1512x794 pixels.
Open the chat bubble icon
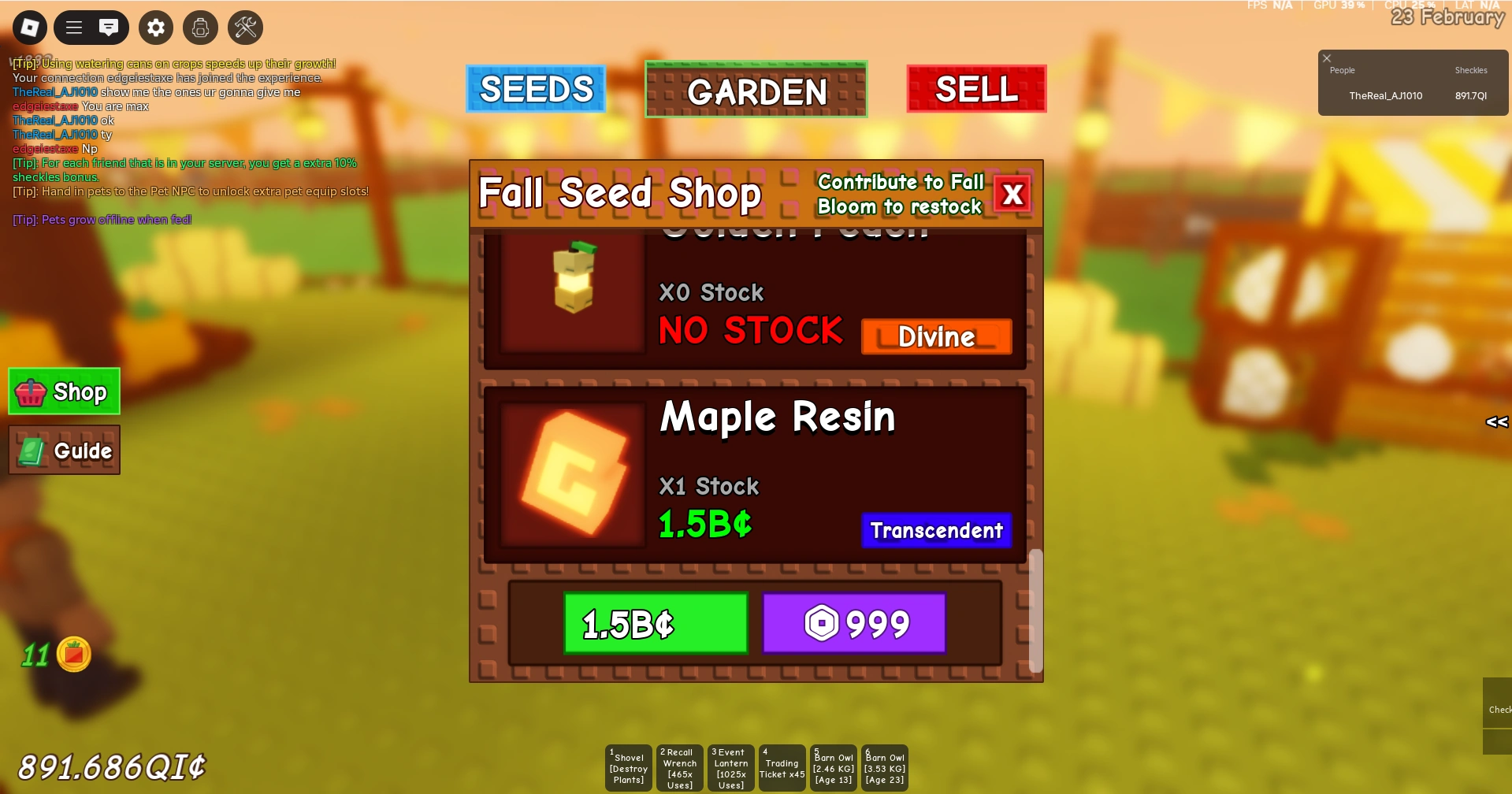109,28
